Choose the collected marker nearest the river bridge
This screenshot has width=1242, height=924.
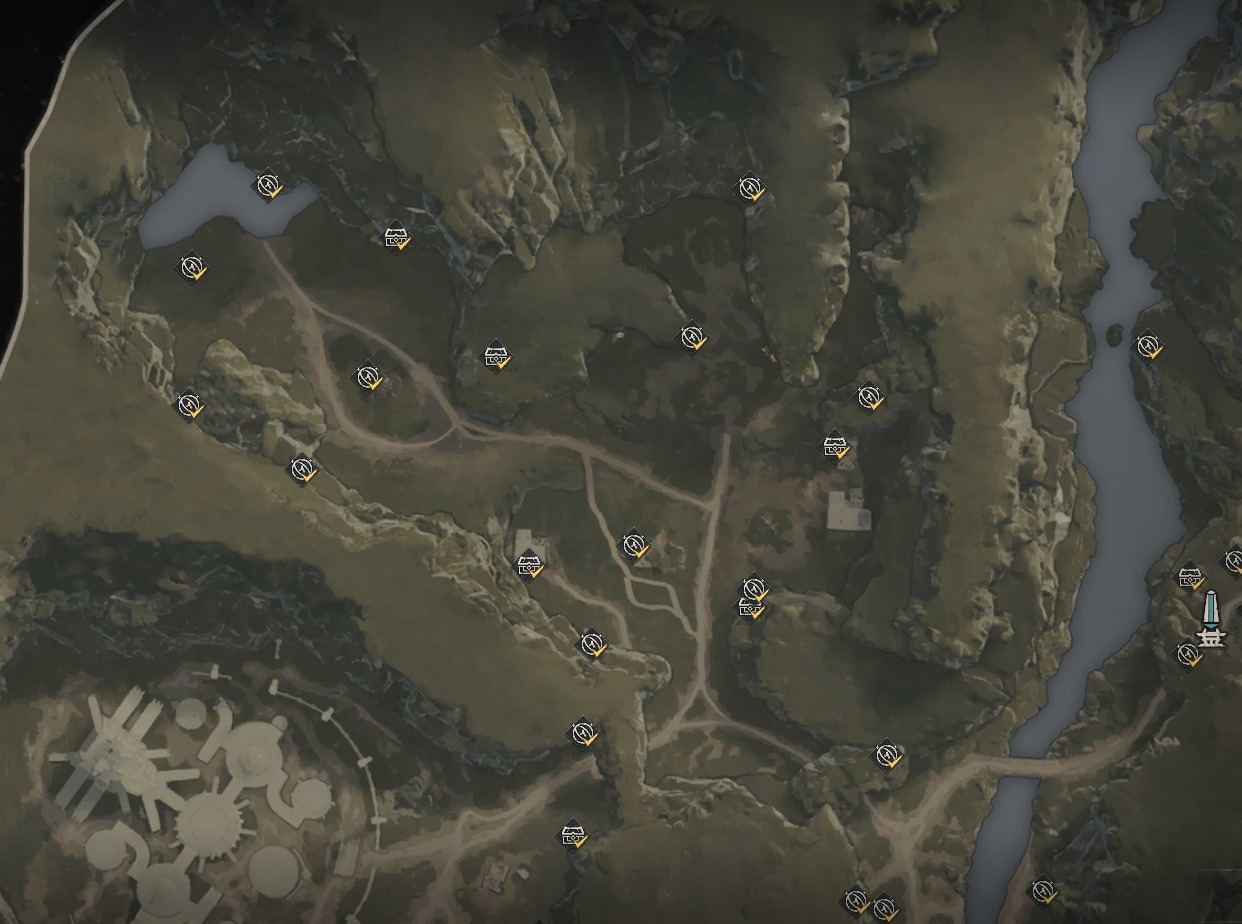click(887, 755)
